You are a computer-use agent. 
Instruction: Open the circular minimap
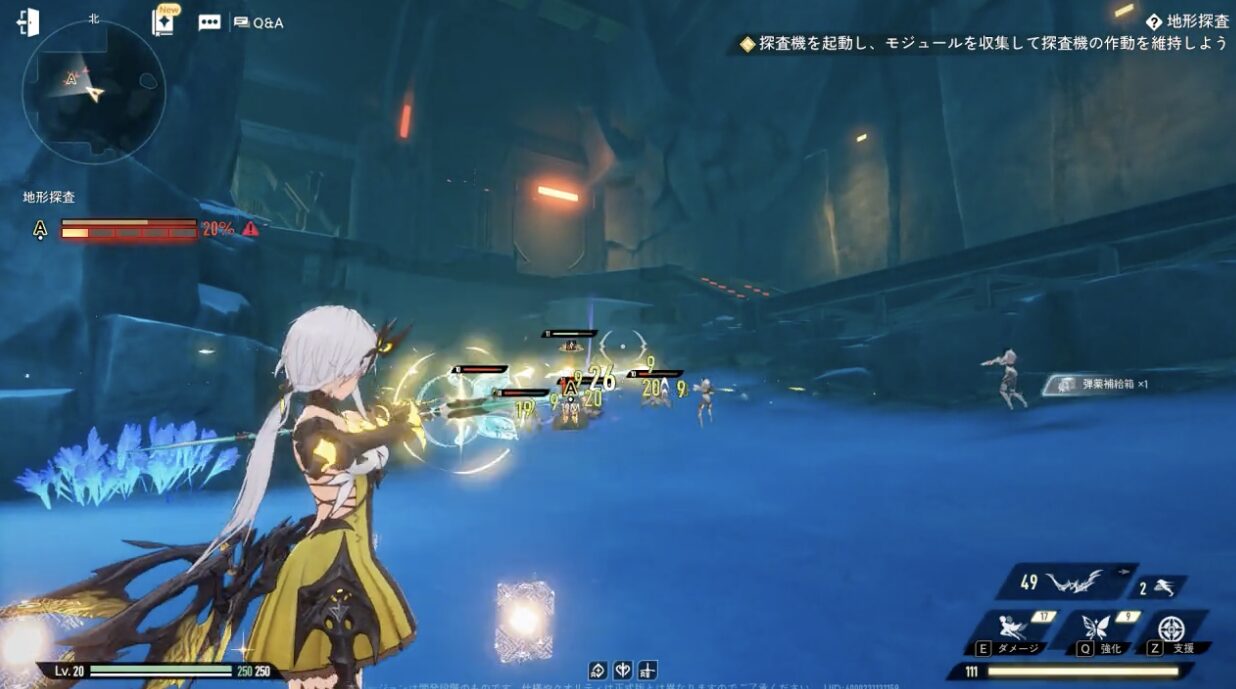93,91
